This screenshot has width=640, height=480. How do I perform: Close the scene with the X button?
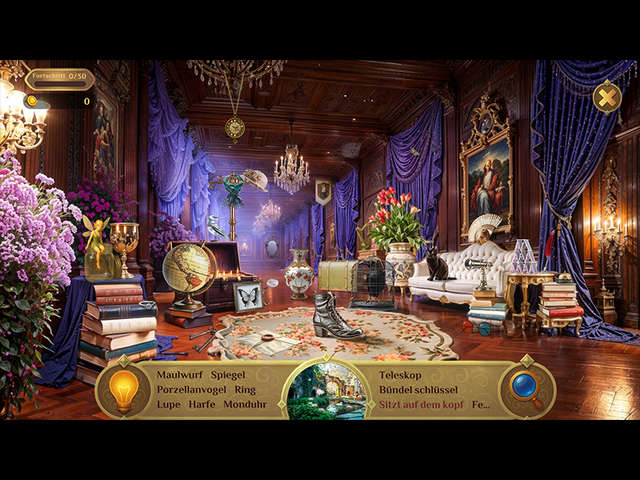point(606,97)
